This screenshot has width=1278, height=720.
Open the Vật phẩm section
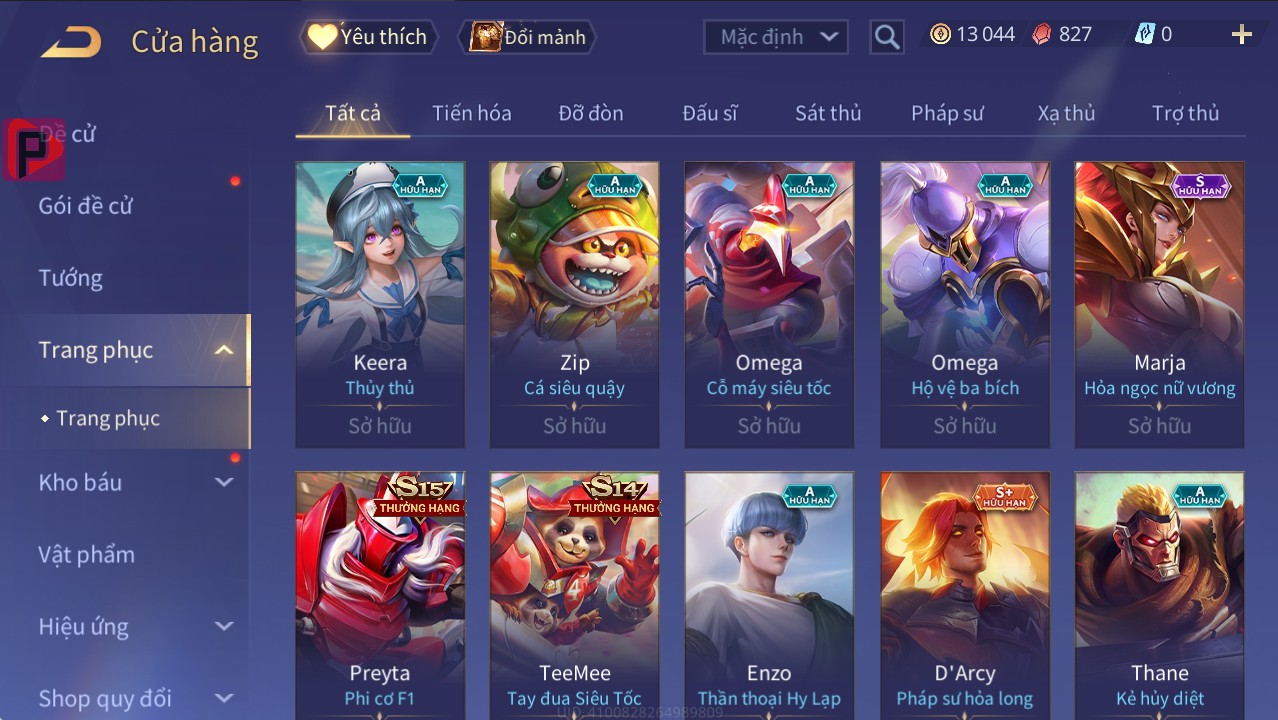click(86, 554)
